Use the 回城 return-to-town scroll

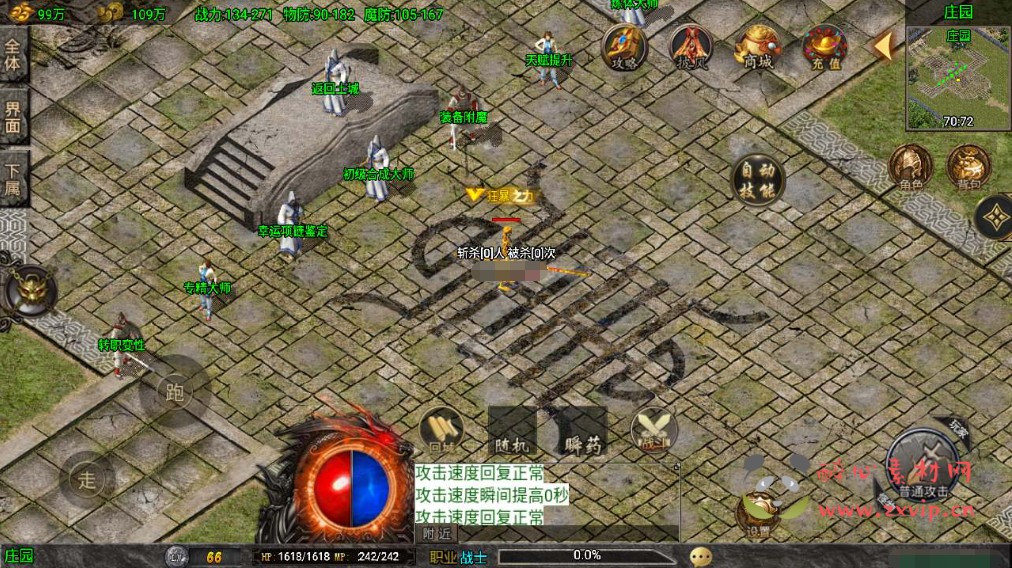(441, 430)
